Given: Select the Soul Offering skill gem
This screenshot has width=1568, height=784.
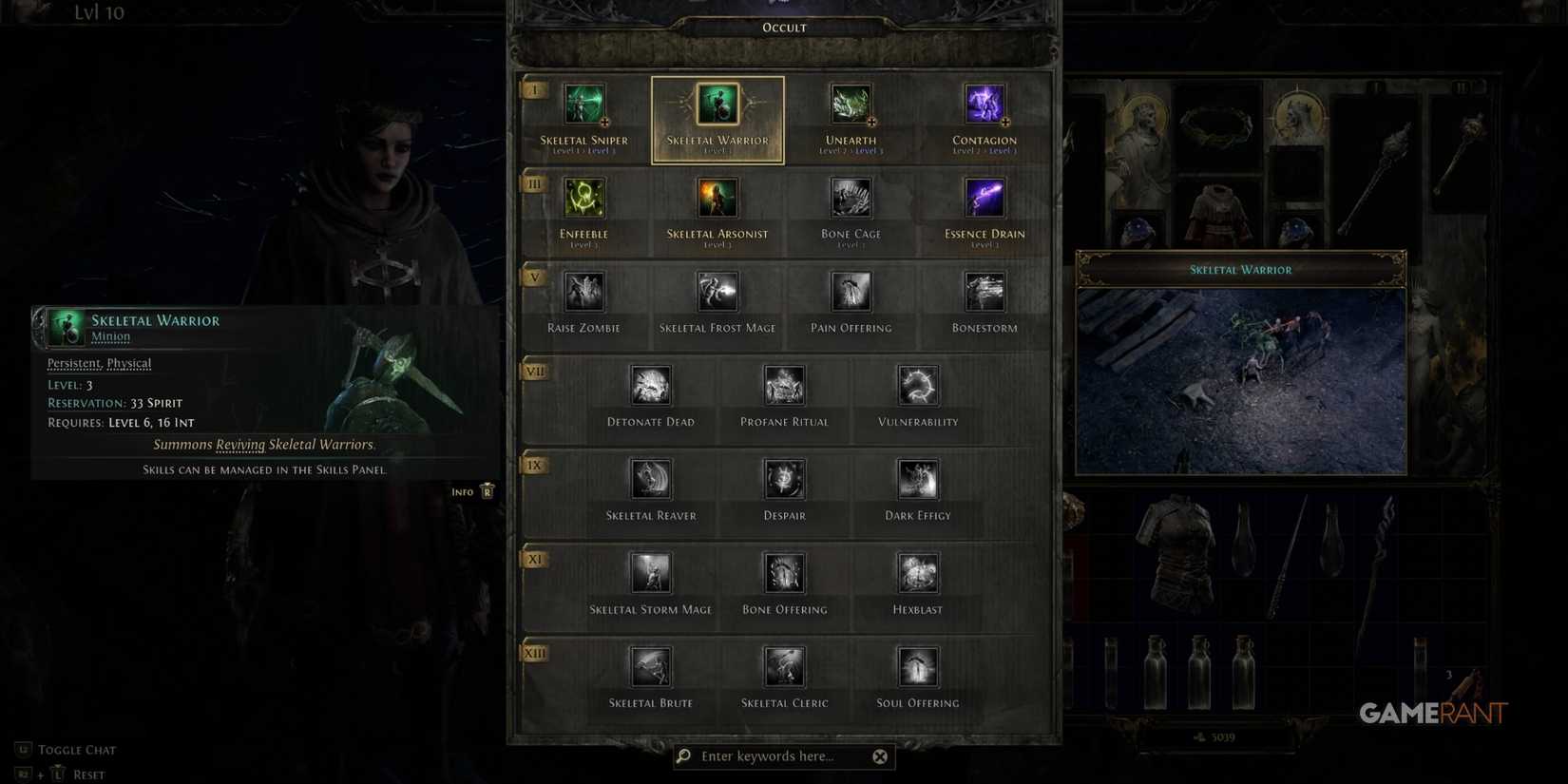Looking at the screenshot, I should coord(917,667).
